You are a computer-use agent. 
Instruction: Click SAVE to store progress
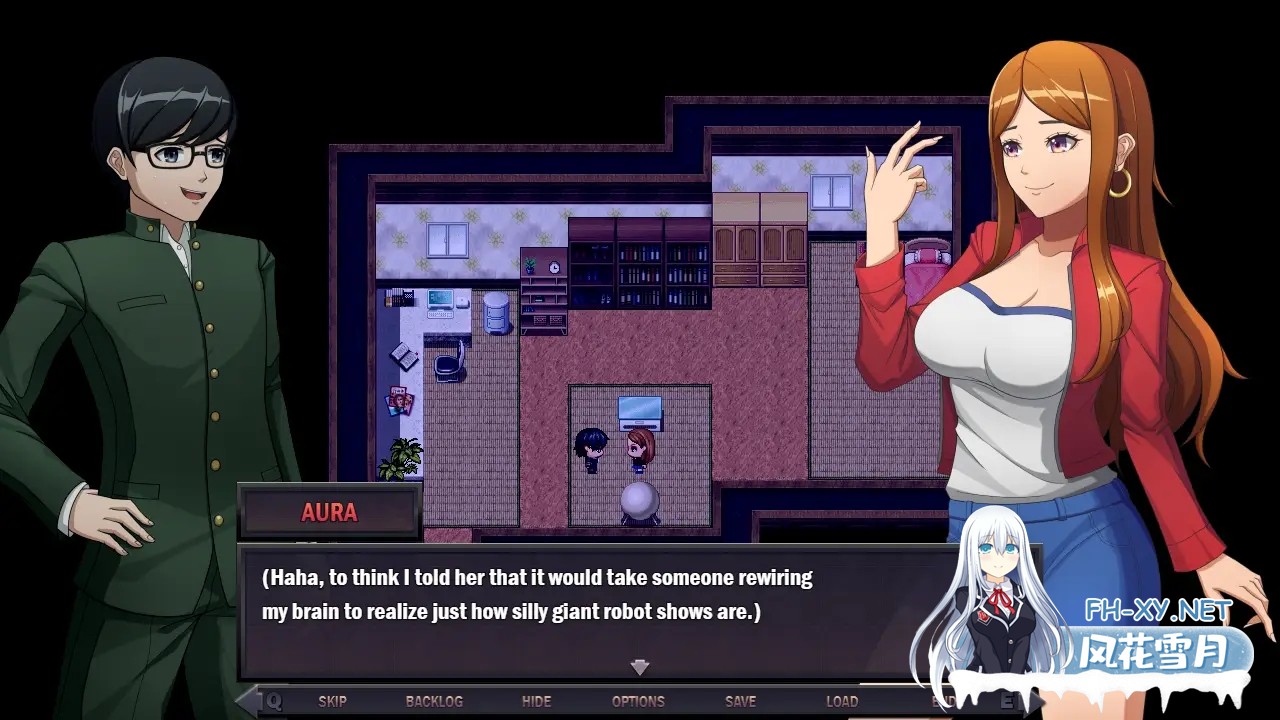740,701
